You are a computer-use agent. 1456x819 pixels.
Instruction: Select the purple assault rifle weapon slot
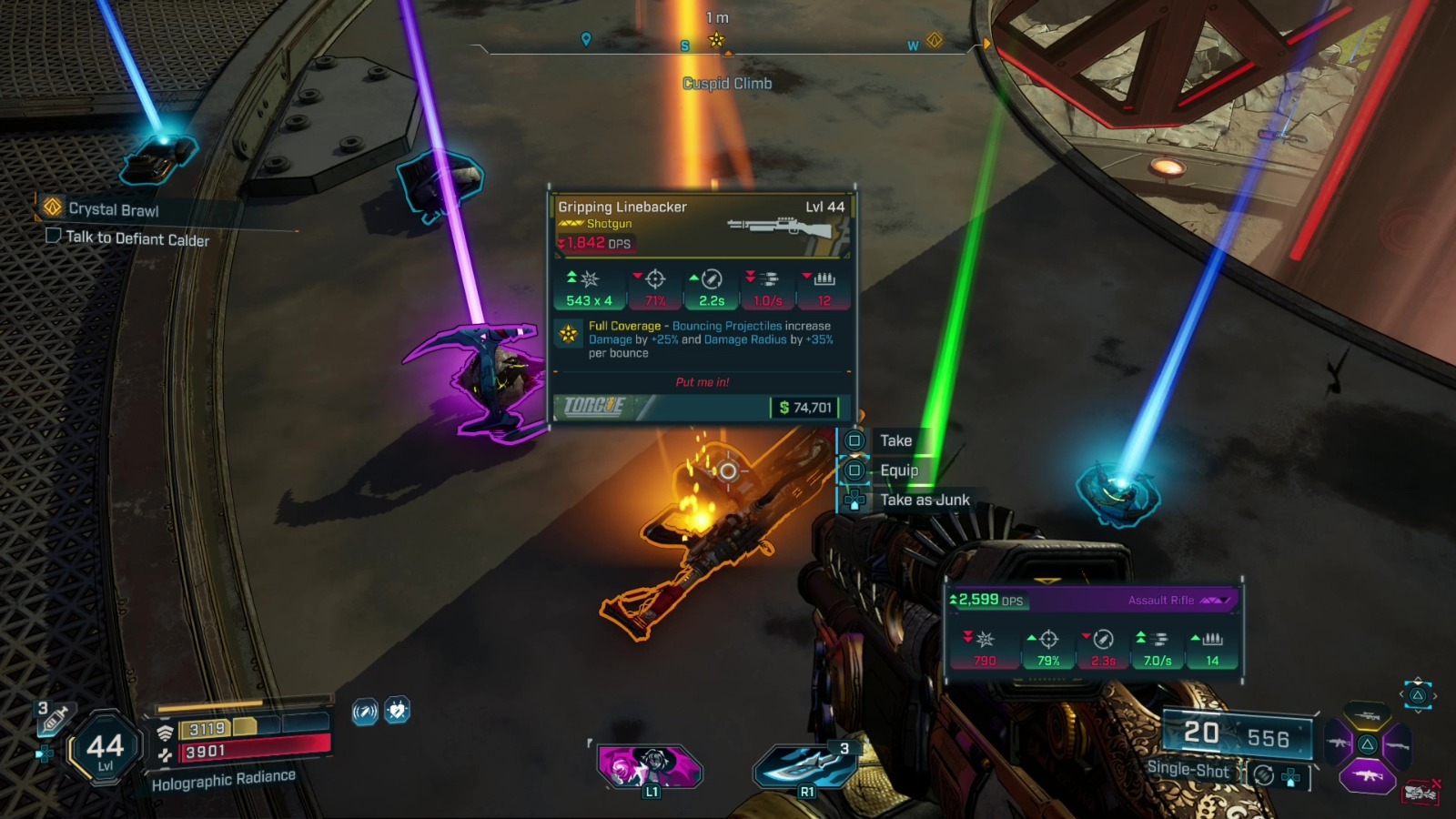[x=1368, y=776]
